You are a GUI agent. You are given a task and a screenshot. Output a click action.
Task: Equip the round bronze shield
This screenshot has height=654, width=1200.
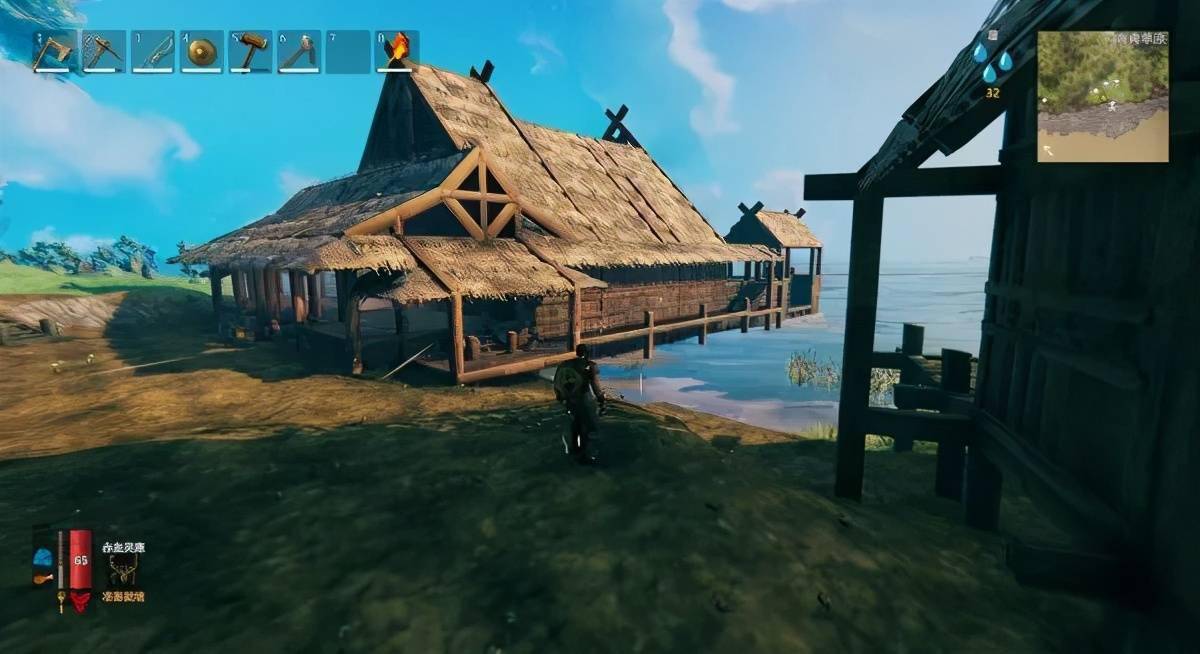201,51
